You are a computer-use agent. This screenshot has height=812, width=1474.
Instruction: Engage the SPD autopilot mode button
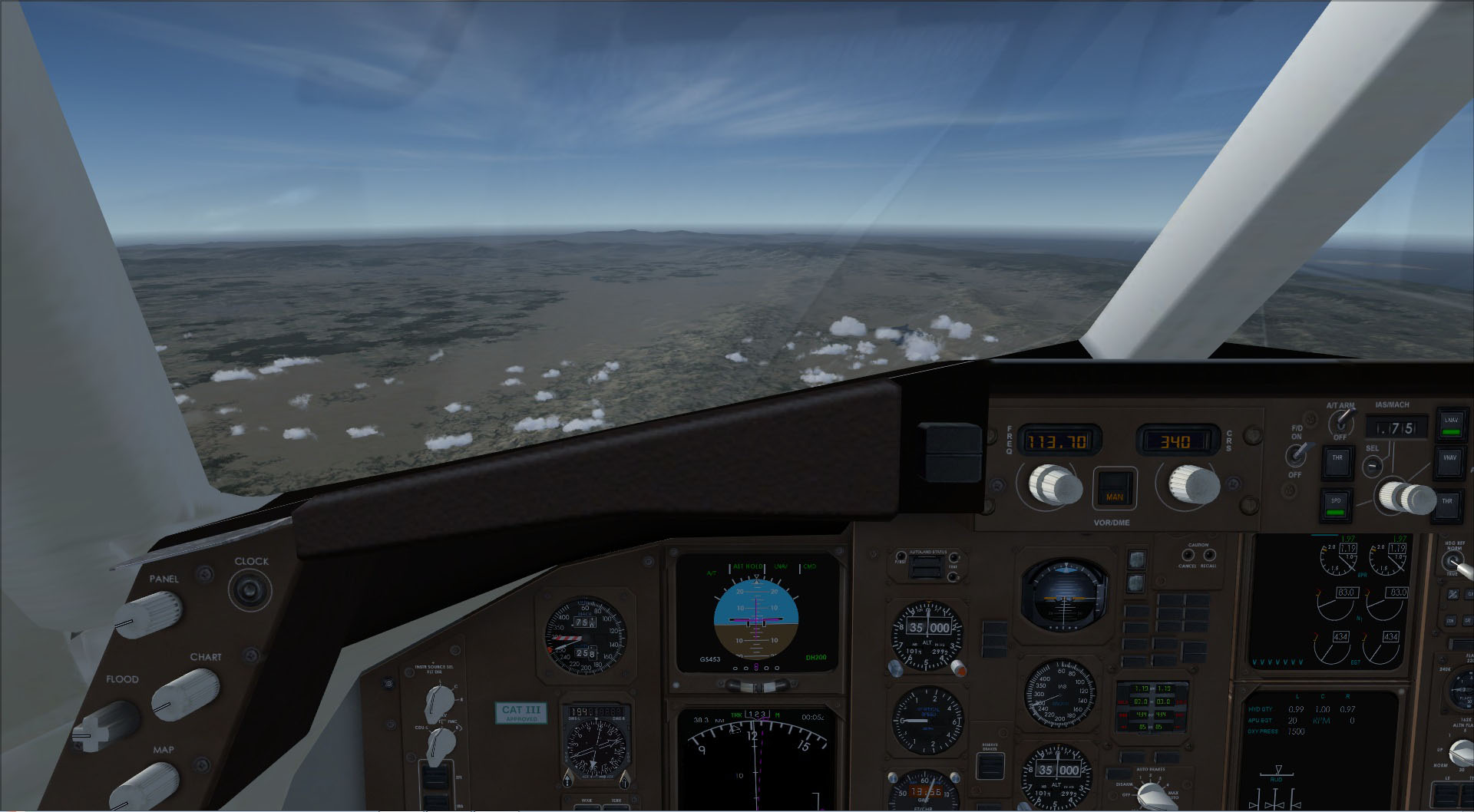point(1336,503)
